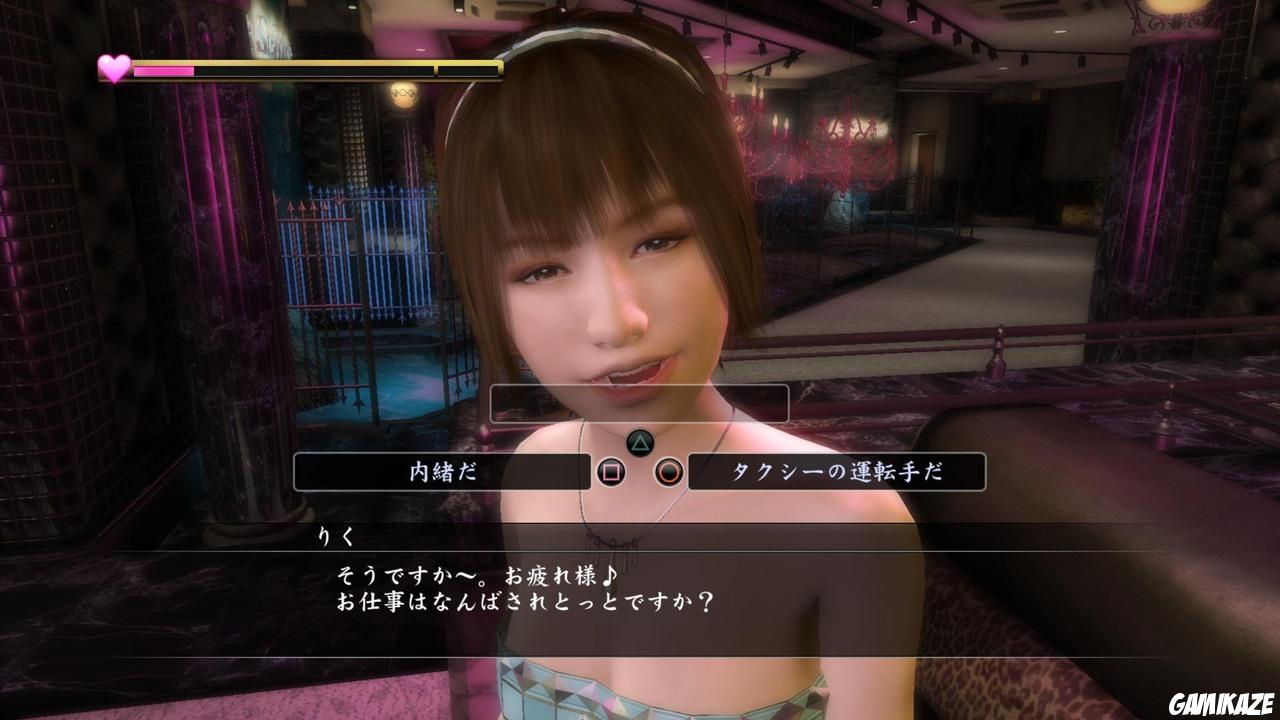Click the pink affection meter fill

(165, 70)
